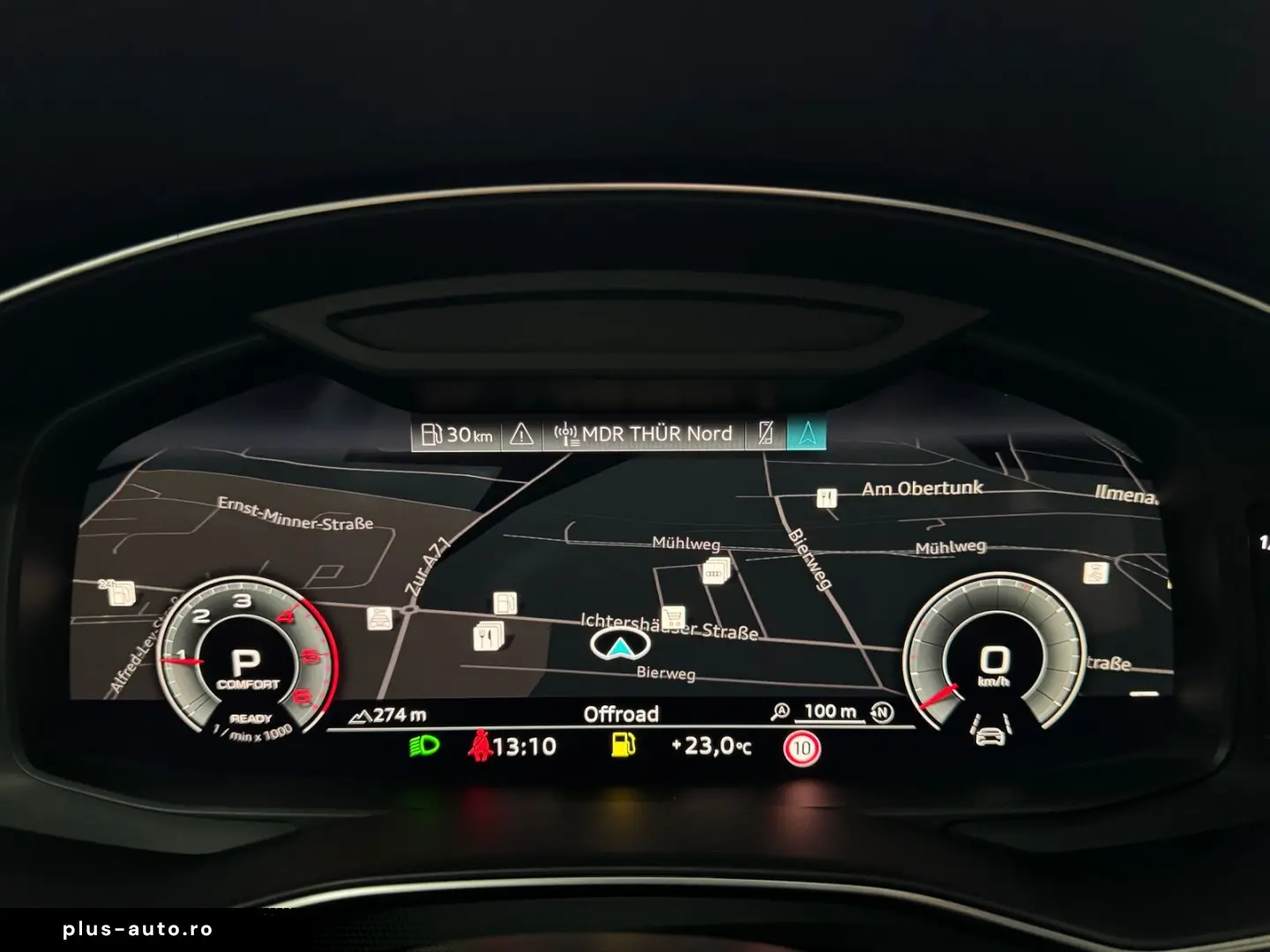Select the restaurant marker near Am Obertunk
The image size is (1270, 952).
(x=825, y=498)
